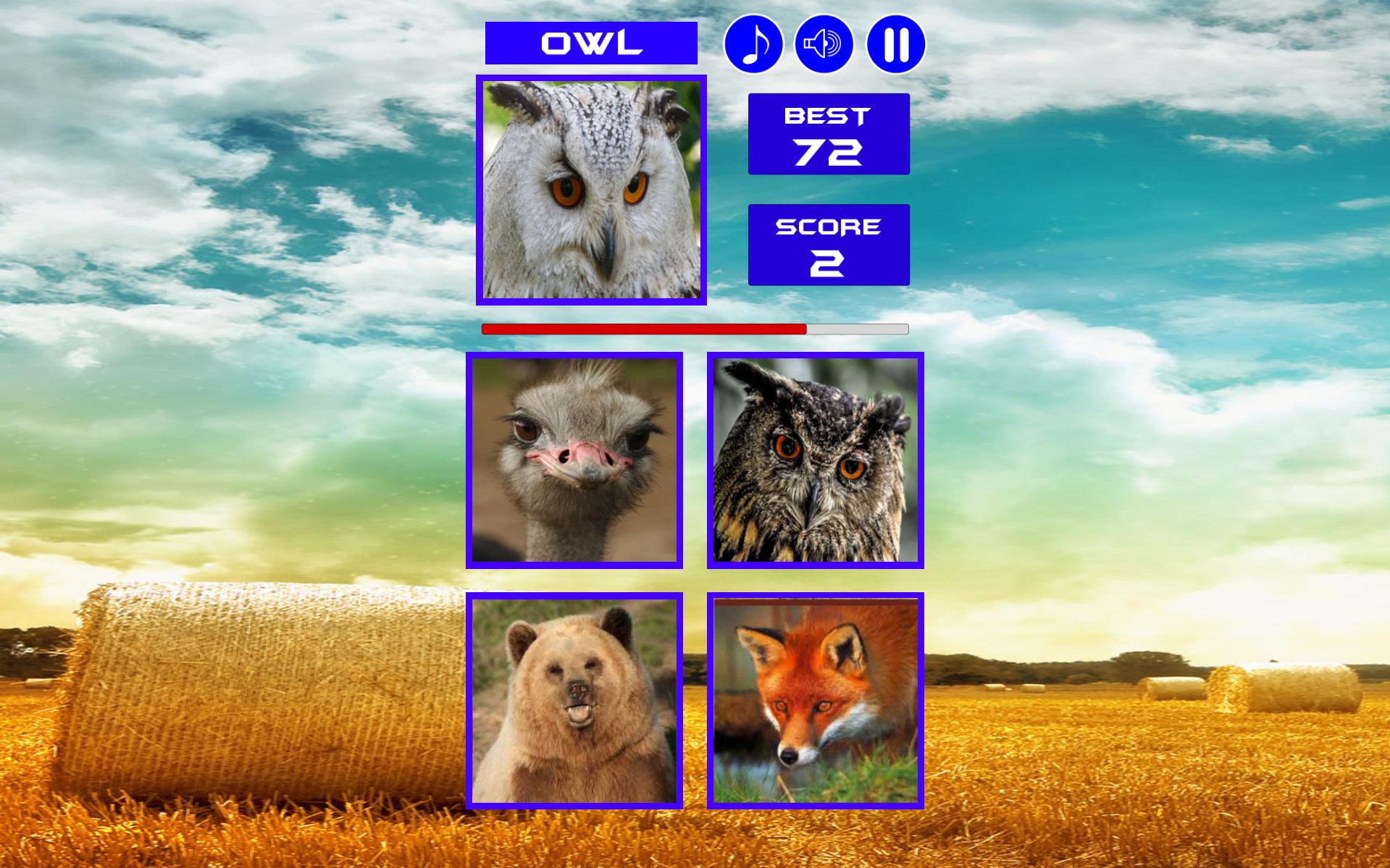Screen dimensions: 1390x868
Task: Open the BEST score panel
Action: 828,133
